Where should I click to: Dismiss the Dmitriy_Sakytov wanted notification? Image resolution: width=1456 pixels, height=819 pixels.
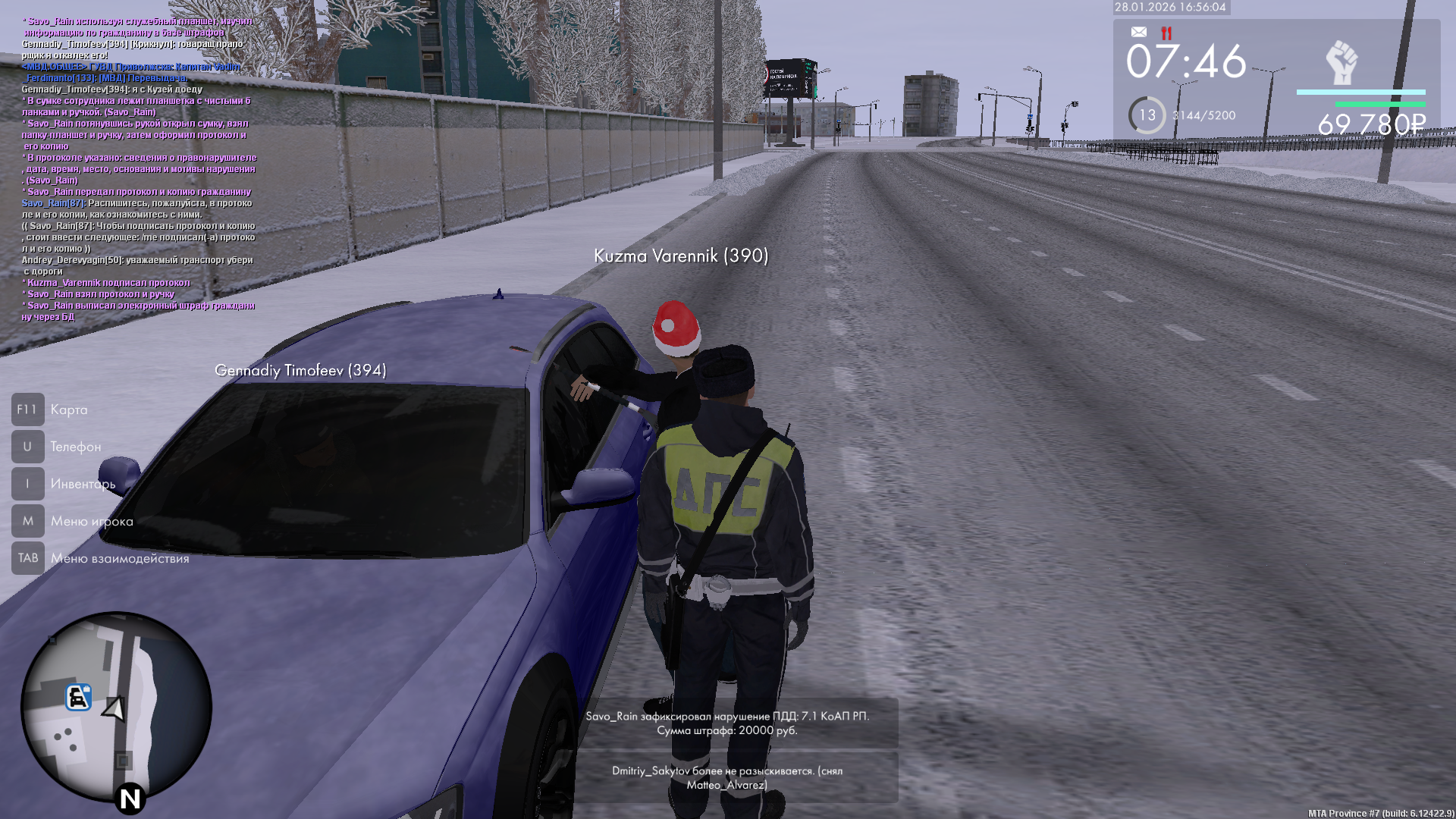[726, 777]
